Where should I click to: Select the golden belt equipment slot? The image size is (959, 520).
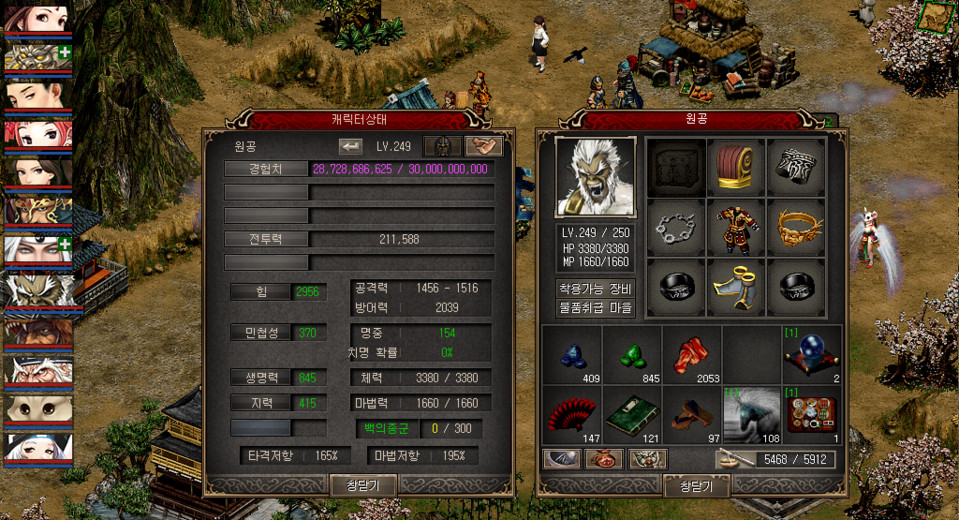coord(796,228)
